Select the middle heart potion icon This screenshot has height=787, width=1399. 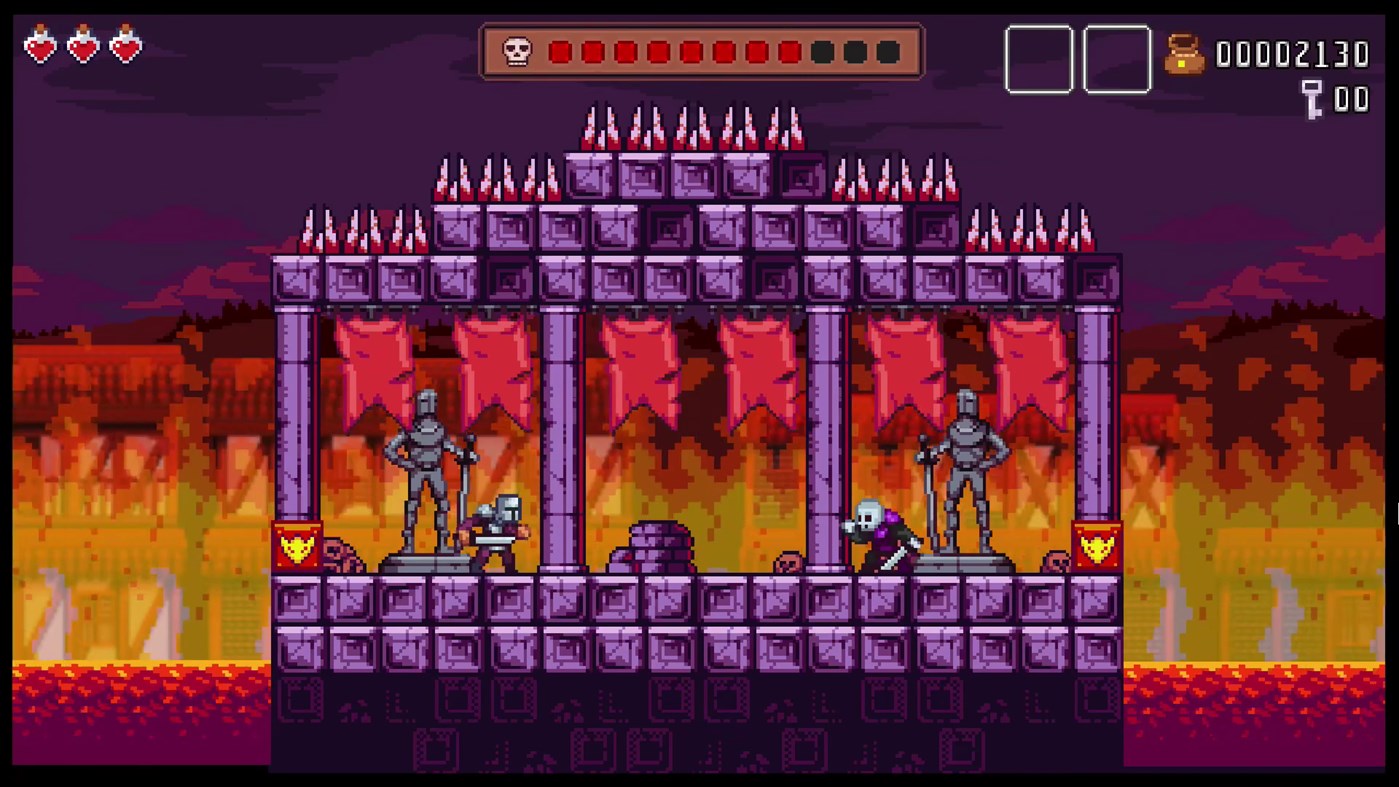click(82, 45)
